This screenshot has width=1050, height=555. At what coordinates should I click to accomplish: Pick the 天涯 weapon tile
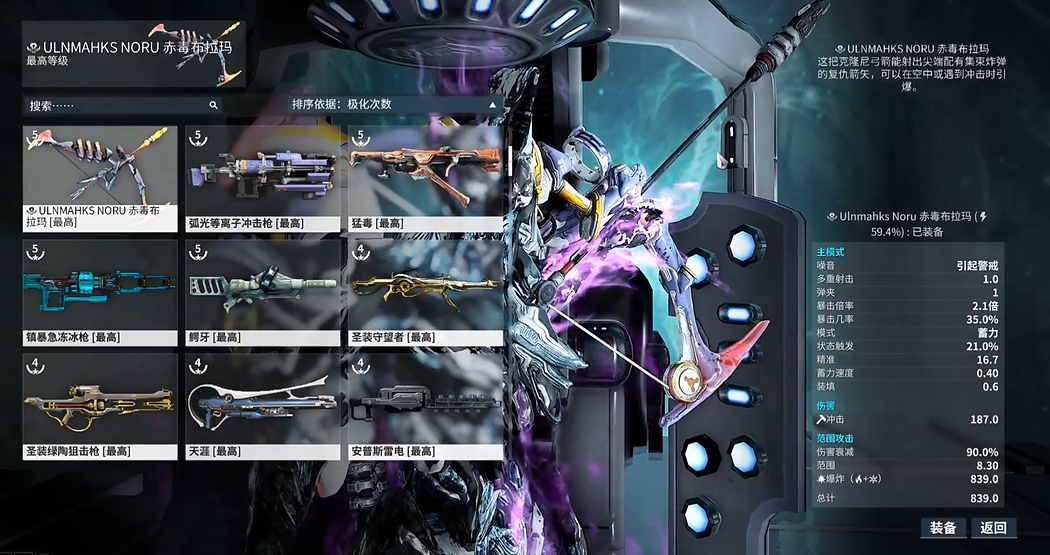point(263,404)
